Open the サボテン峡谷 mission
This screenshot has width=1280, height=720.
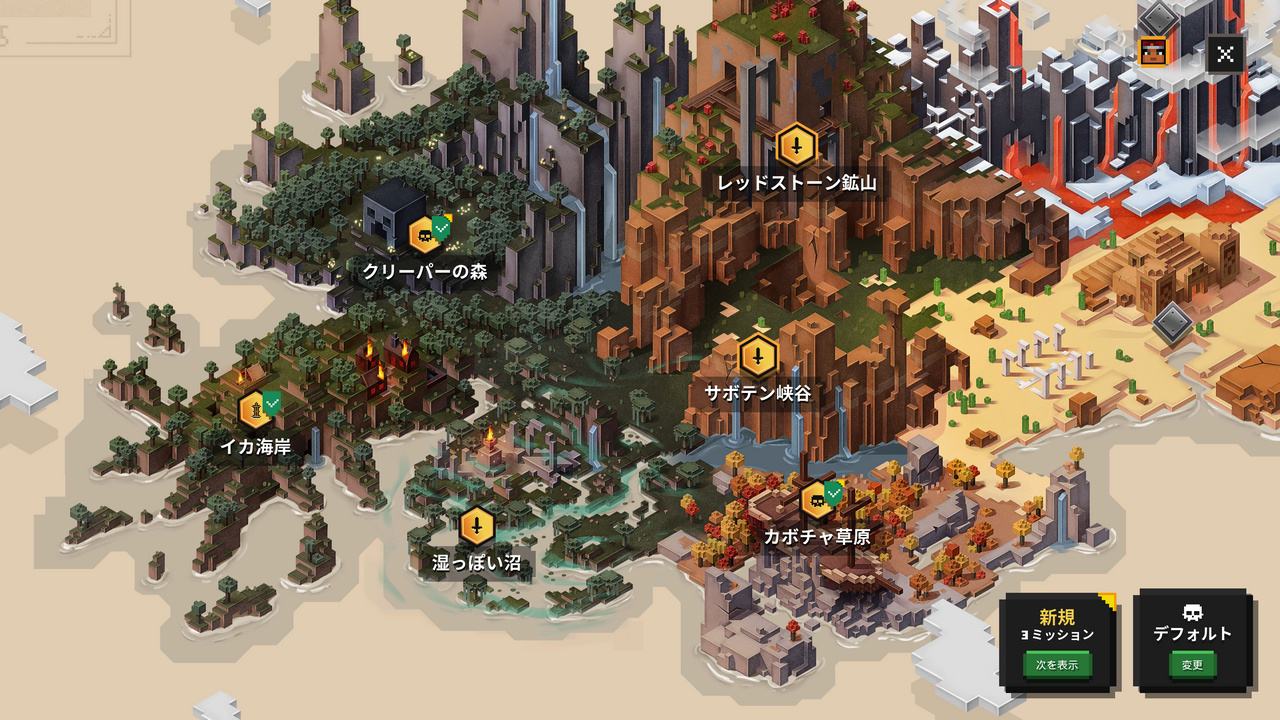tap(758, 357)
